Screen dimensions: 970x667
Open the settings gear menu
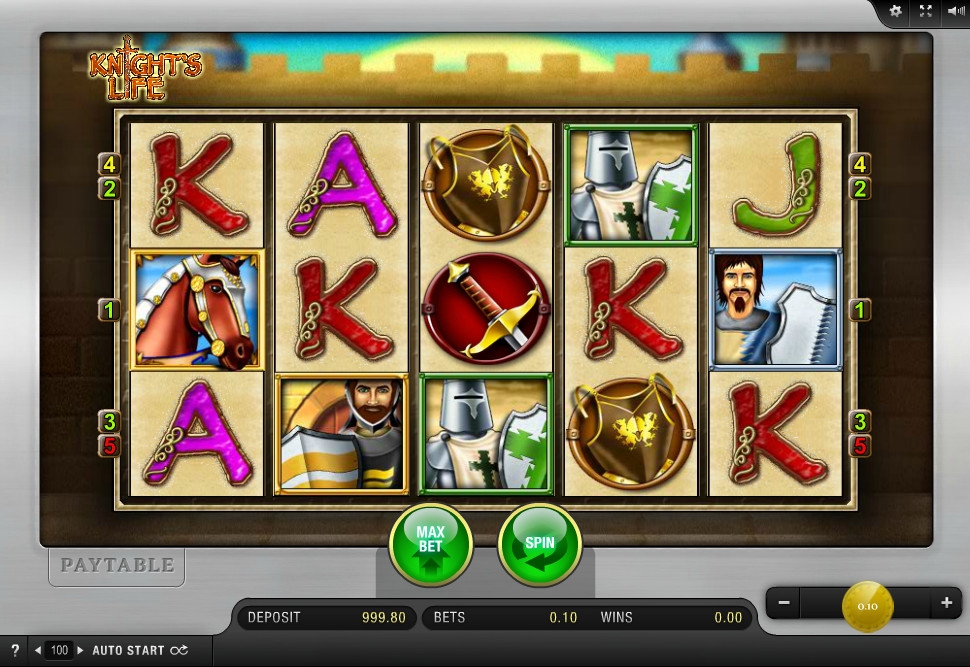[895, 11]
